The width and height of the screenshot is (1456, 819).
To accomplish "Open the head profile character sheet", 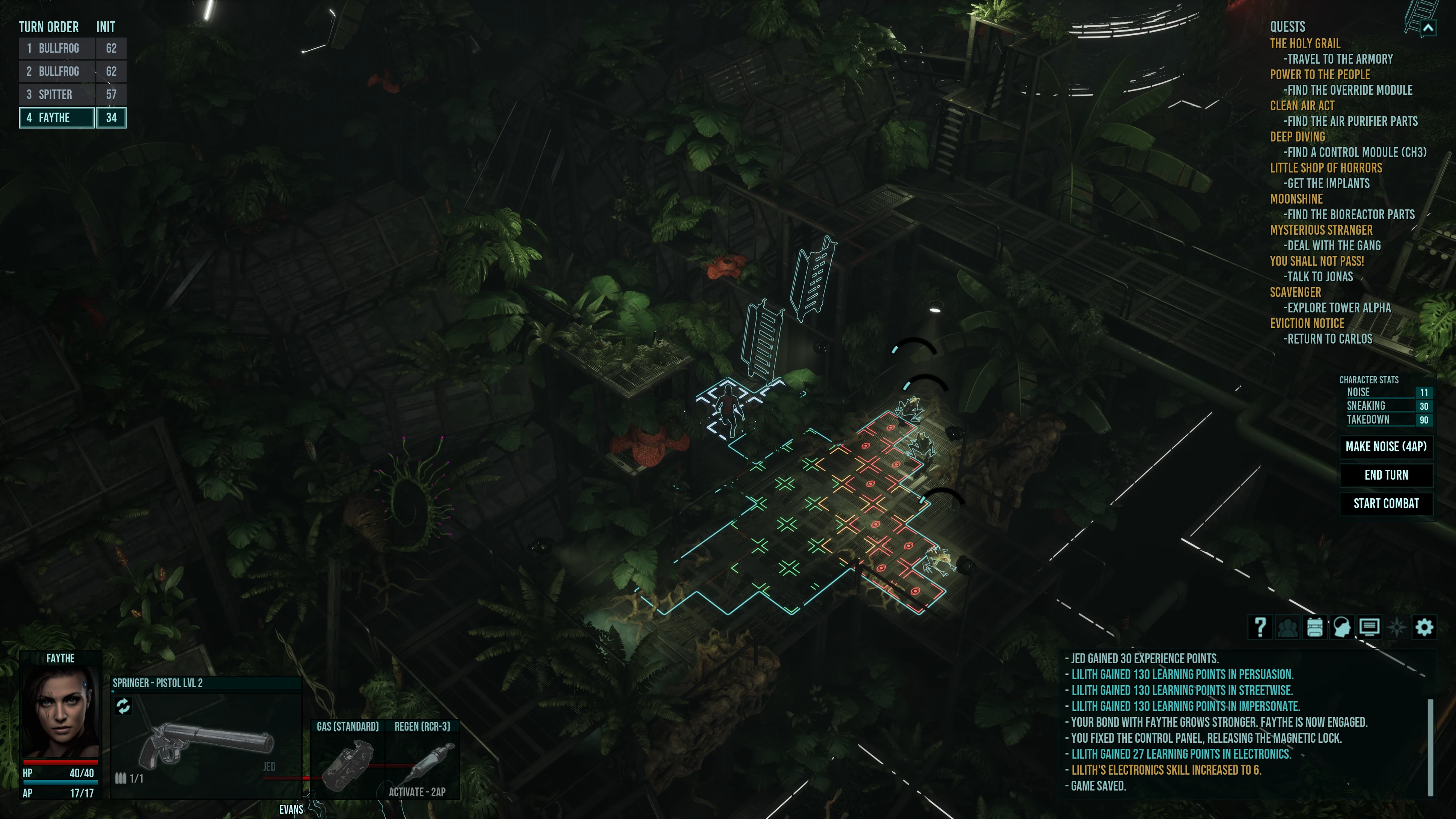I will click(x=1342, y=627).
